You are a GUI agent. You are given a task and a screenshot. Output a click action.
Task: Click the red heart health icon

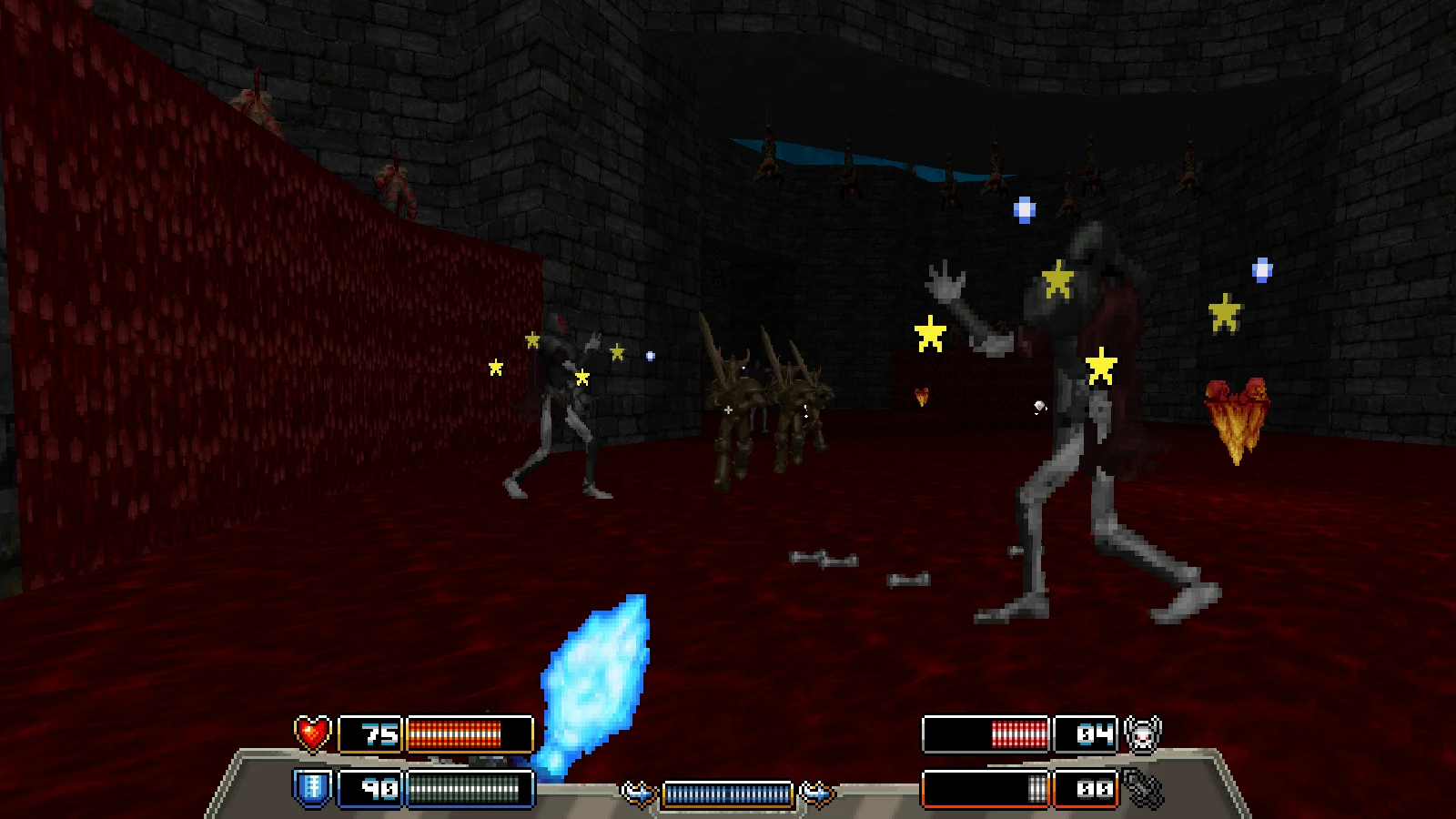[310, 731]
